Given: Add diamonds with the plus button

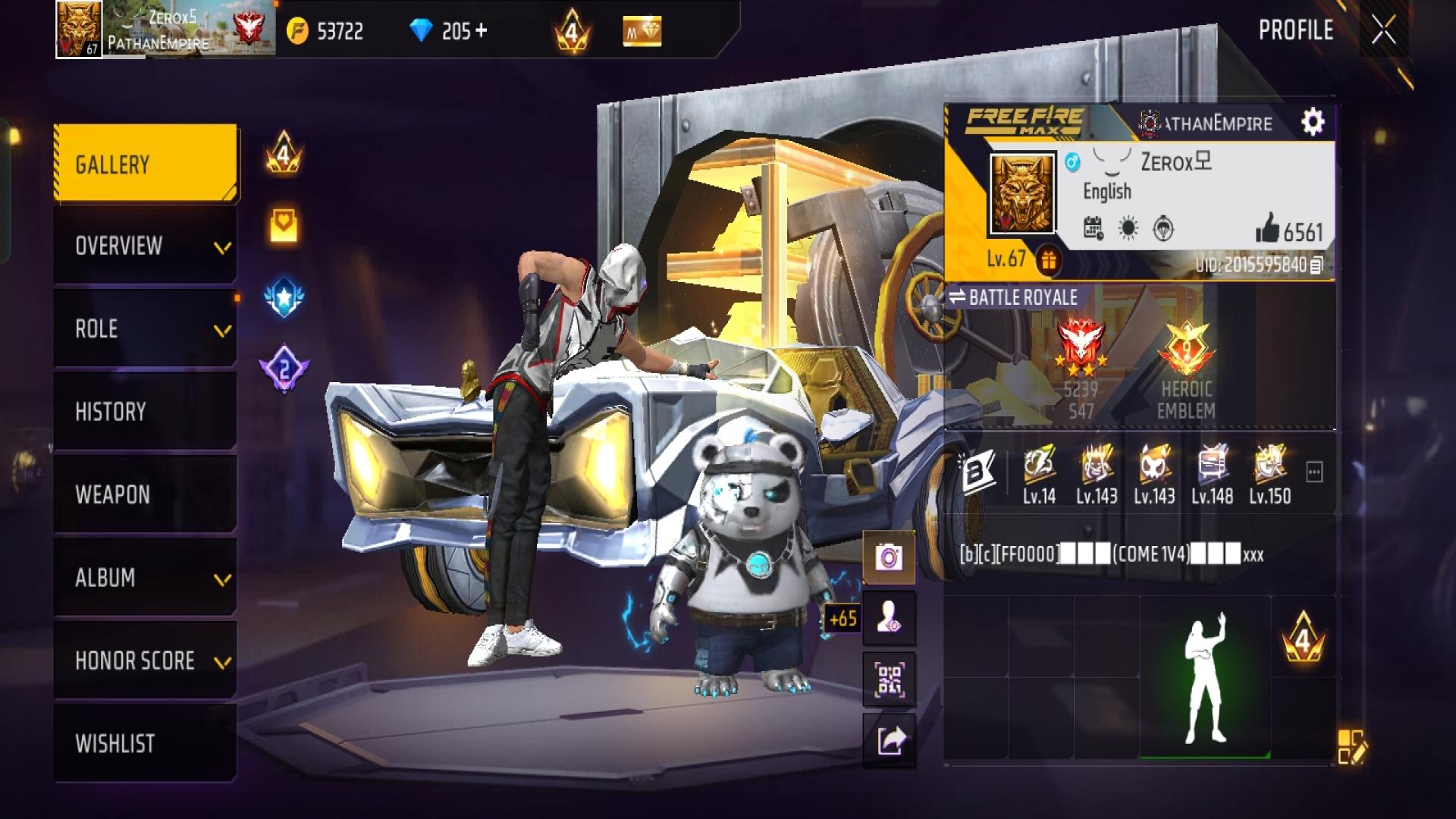Looking at the screenshot, I should coord(481,31).
